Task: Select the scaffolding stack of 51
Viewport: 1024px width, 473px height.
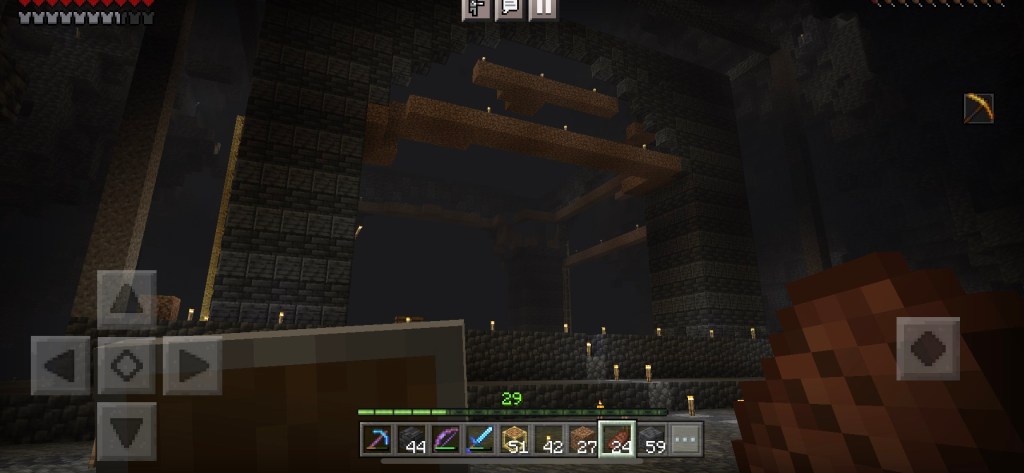Action: pos(514,439)
